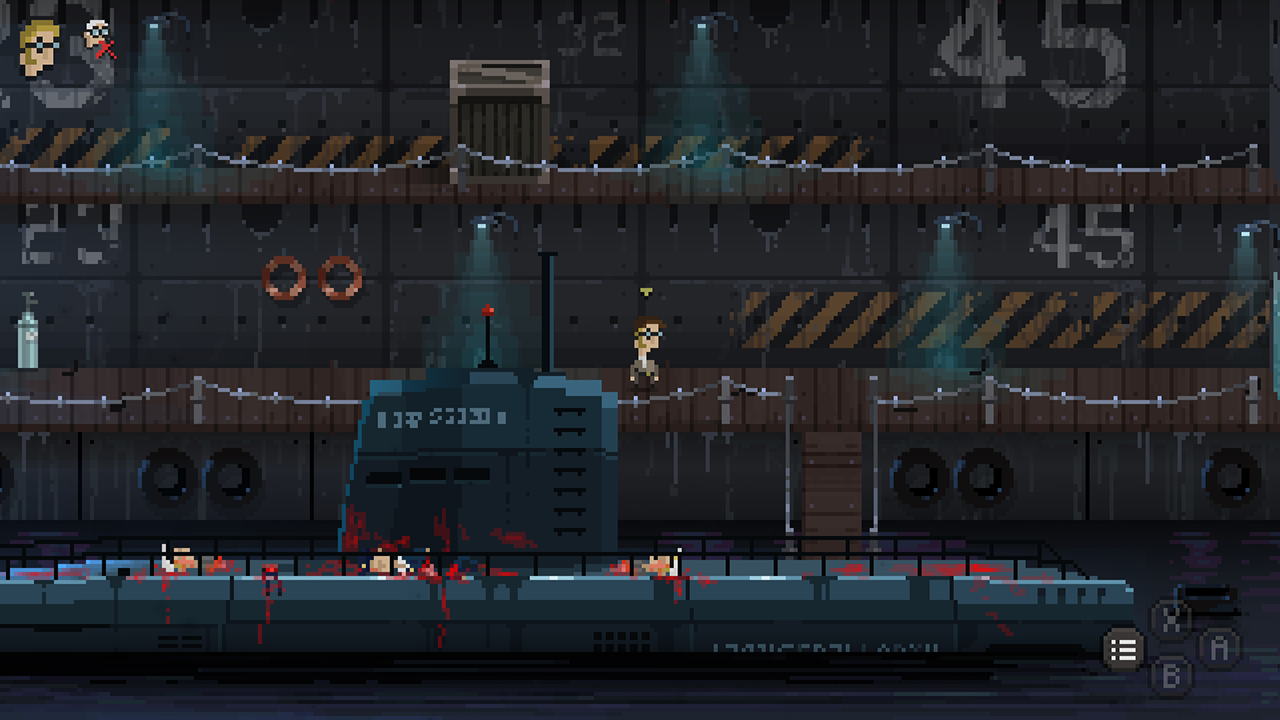Screen dimensions: 1280x720
Task: Open the menu using the list button prompt
Action: tap(1122, 649)
